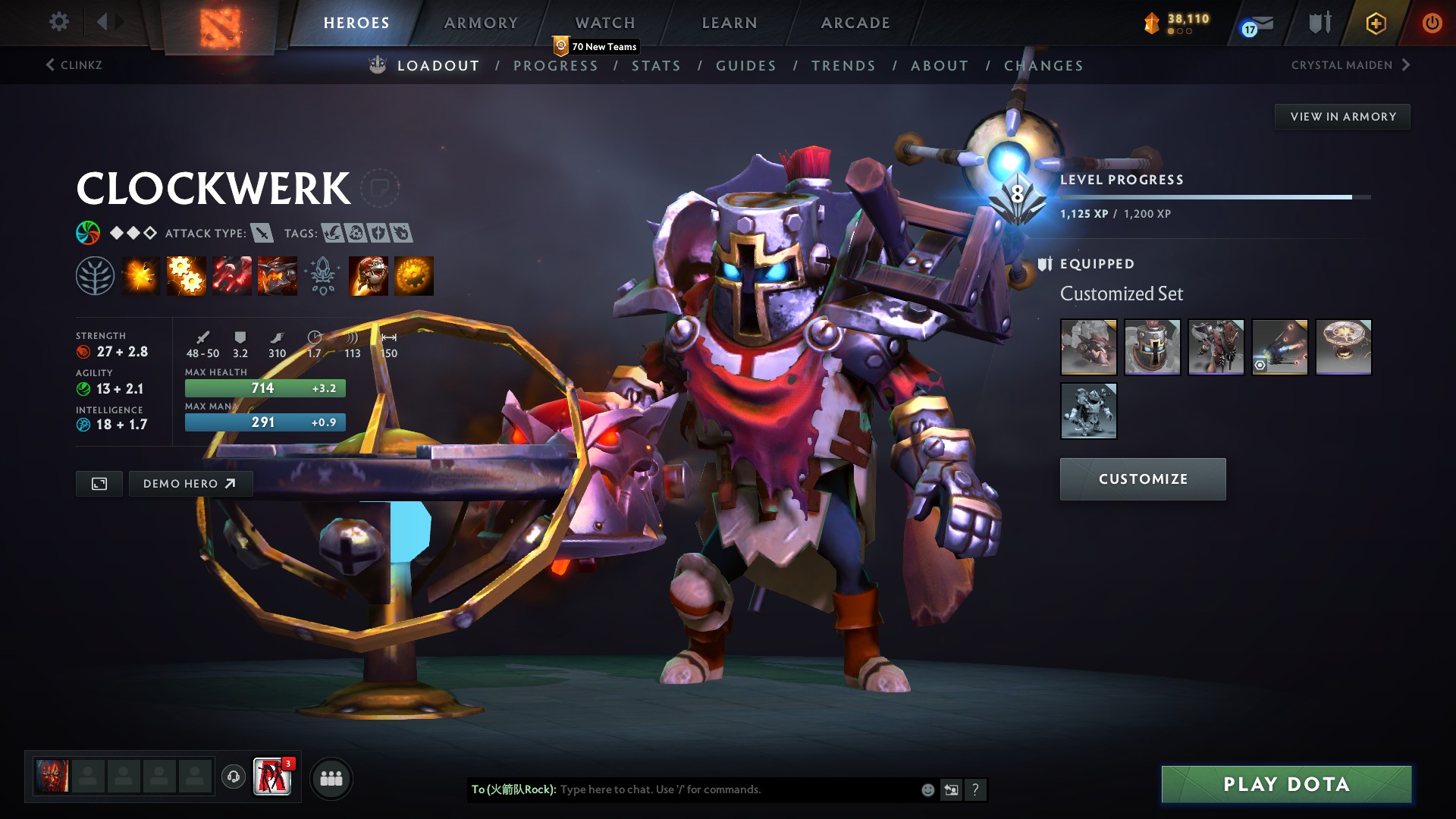
Task: Click the melee attack type sword icon
Action: click(x=262, y=234)
